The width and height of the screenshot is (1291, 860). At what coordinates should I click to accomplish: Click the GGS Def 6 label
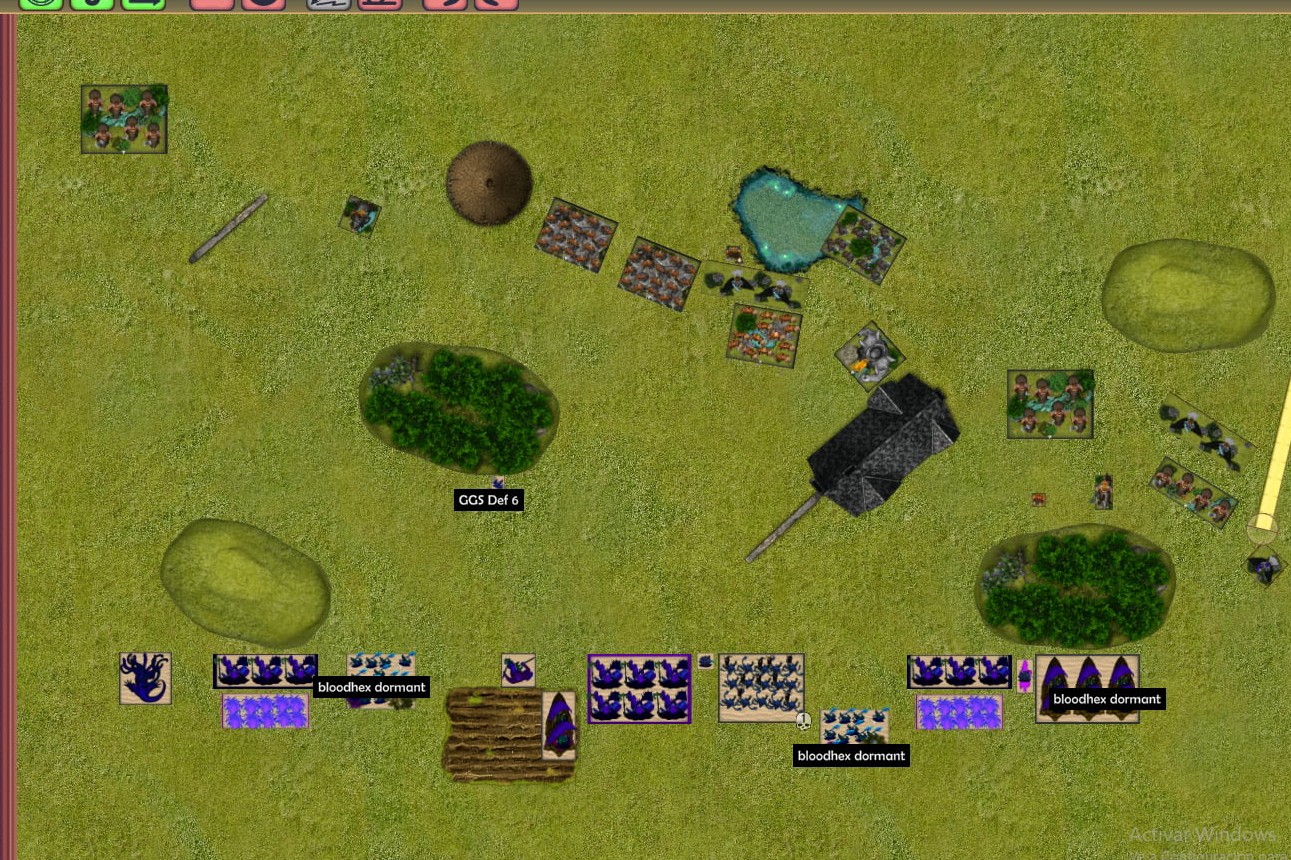488,500
